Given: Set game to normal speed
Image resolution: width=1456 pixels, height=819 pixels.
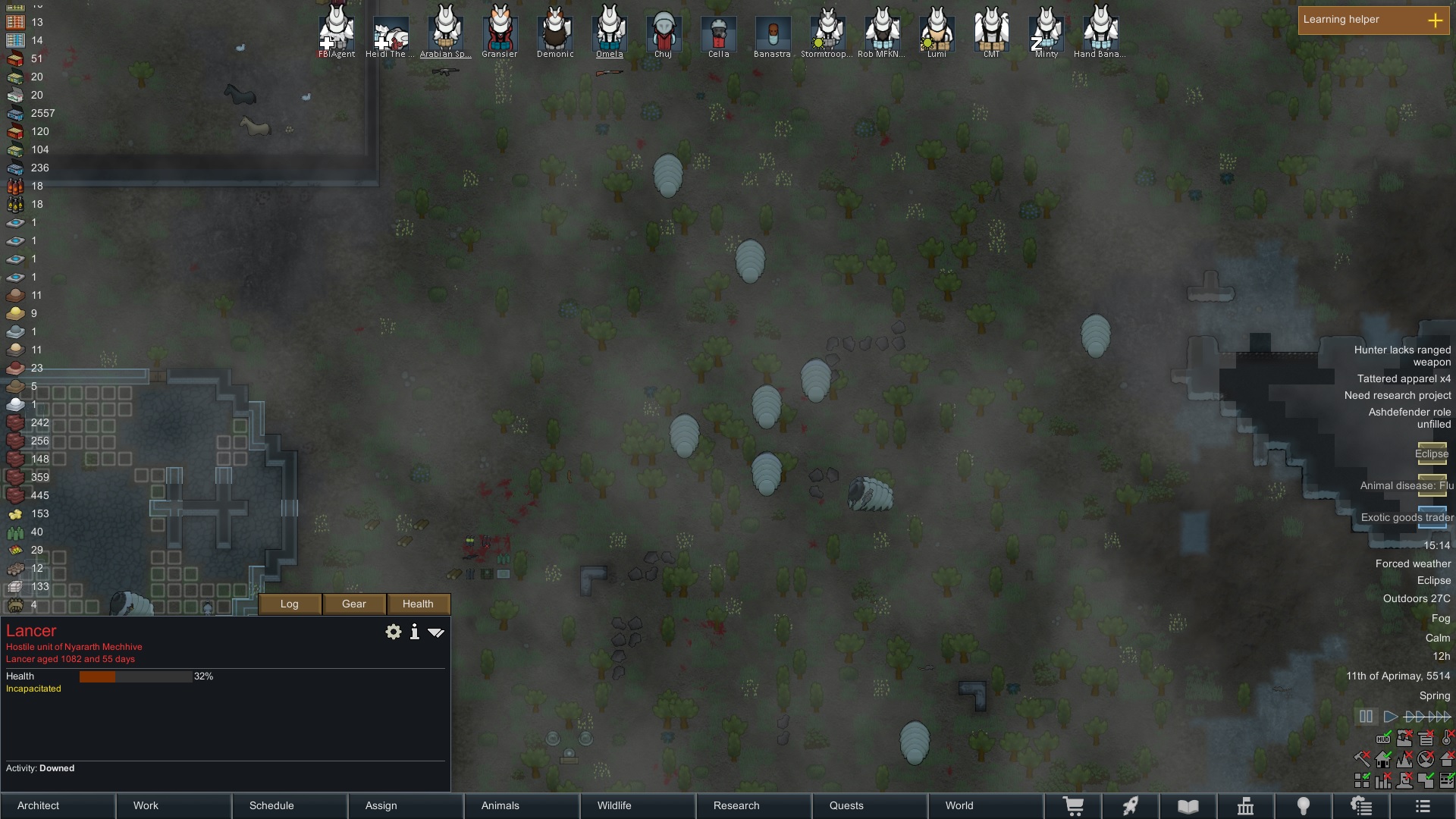Looking at the screenshot, I should click(x=1390, y=716).
